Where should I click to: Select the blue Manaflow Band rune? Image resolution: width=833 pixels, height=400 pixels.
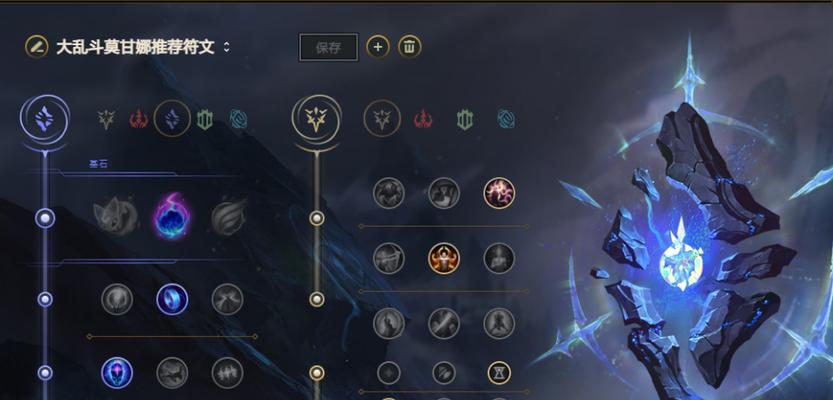172,298
